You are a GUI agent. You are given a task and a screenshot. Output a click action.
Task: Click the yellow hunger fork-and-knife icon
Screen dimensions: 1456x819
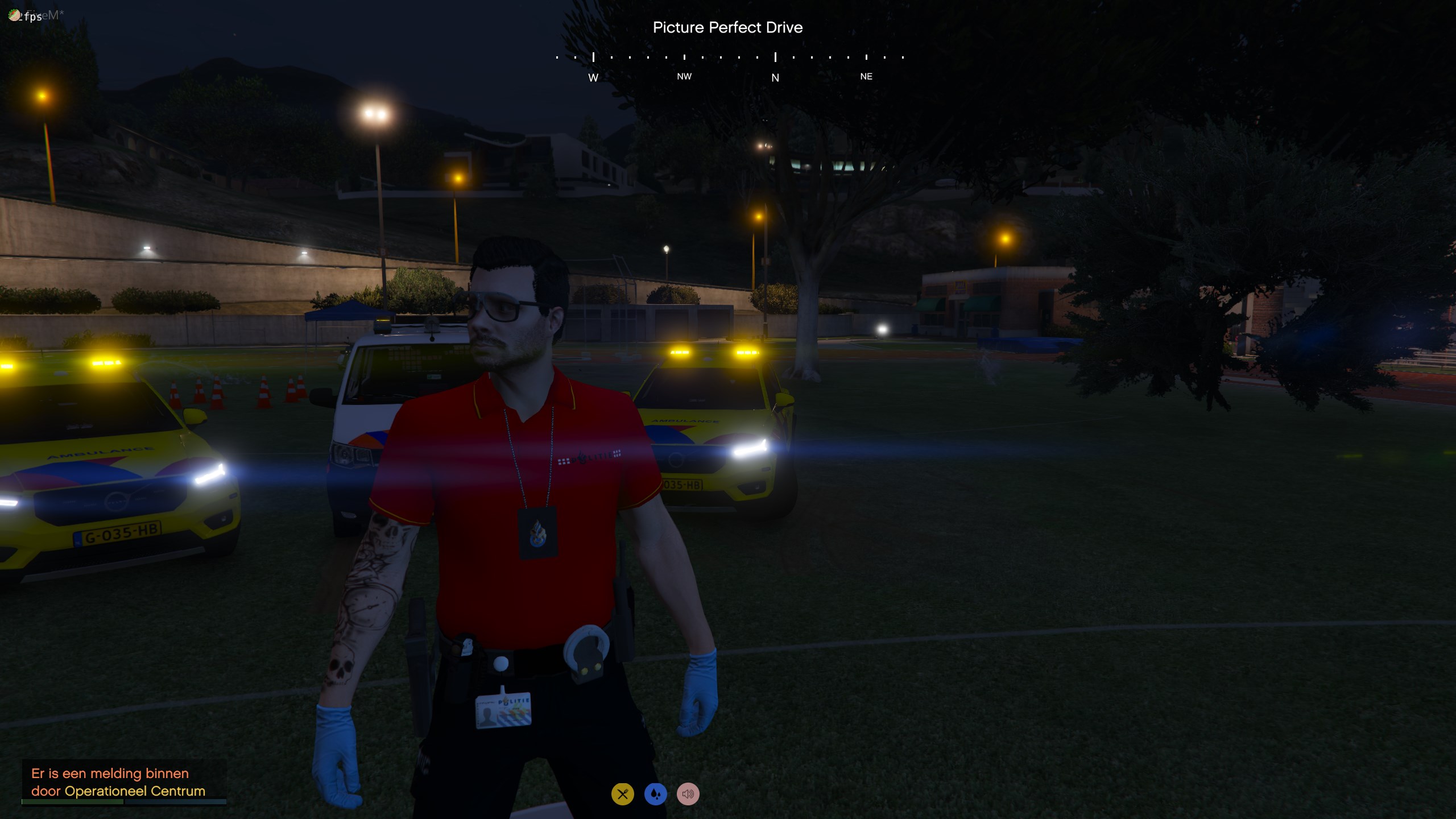click(622, 794)
